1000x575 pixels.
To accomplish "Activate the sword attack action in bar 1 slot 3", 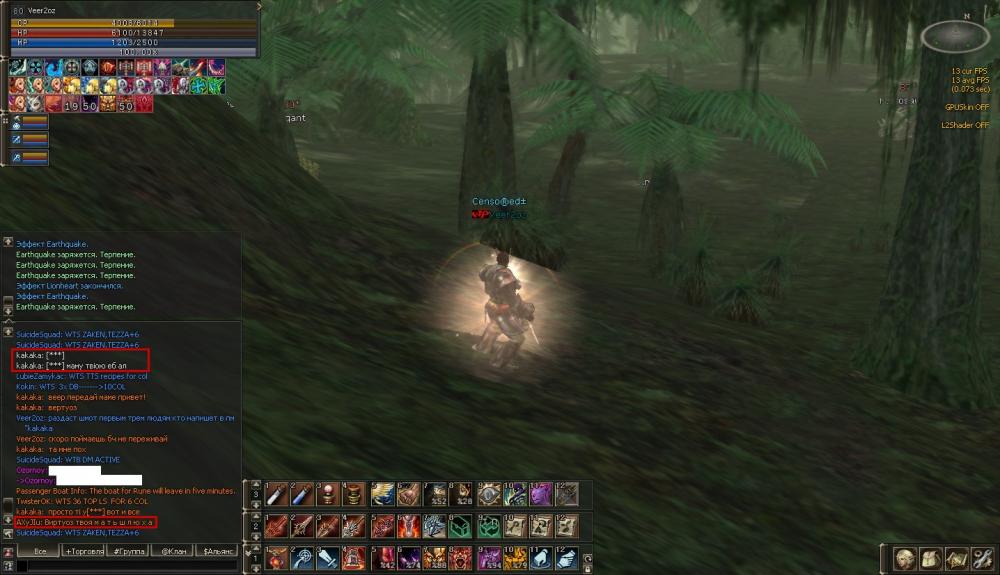I will pyautogui.click(x=329, y=558).
